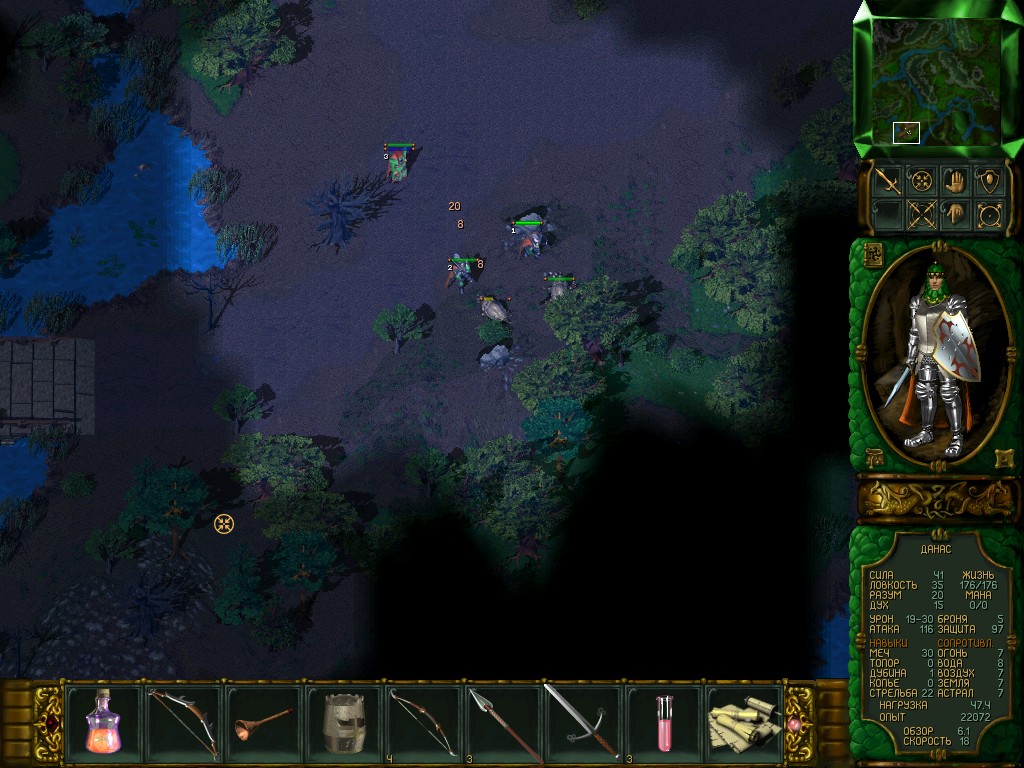Activate the outward-arrows circle command
Screen dimensions: 1024x768
tap(989, 214)
